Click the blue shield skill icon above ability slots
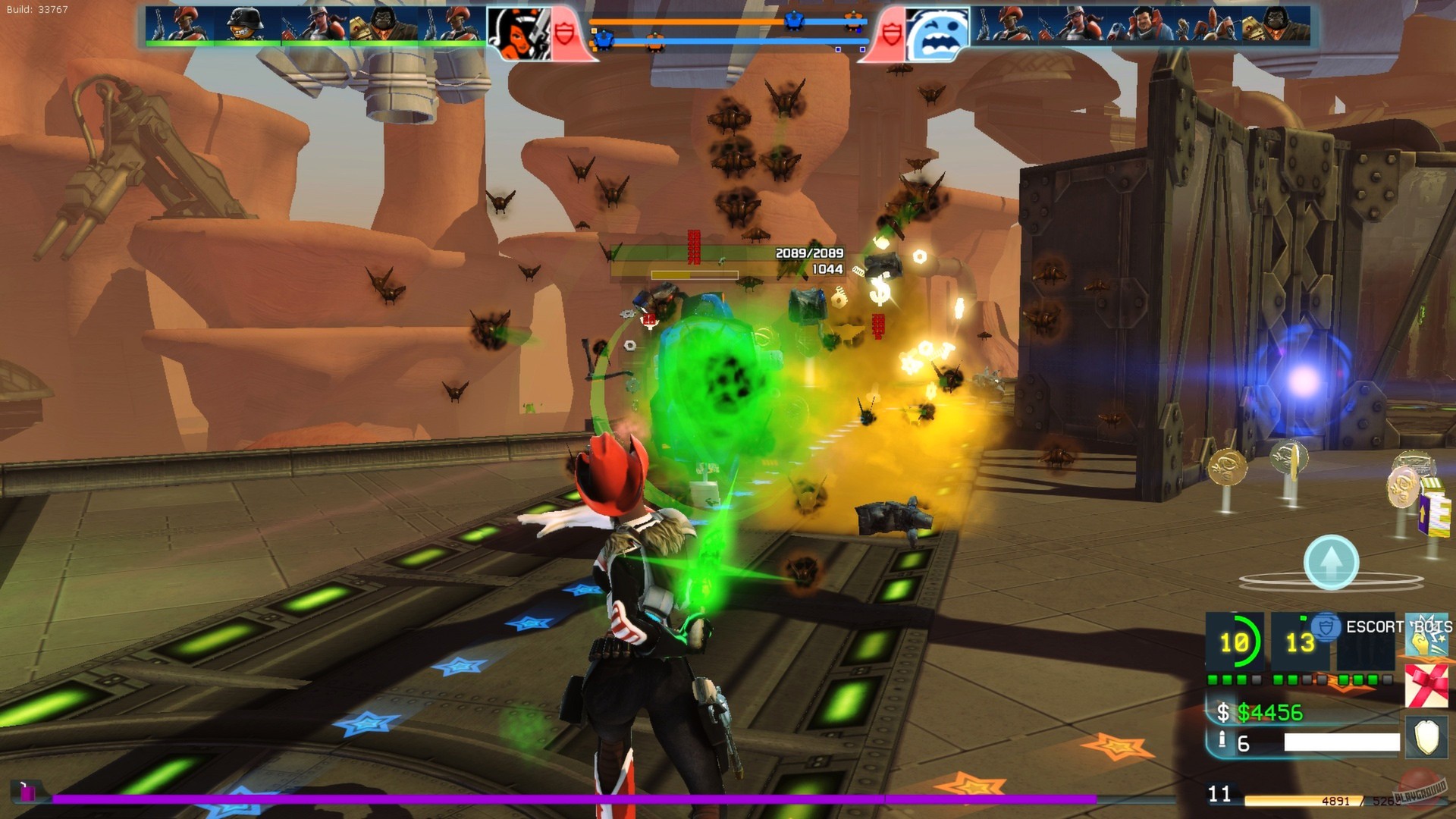The image size is (1456, 819). coord(1323,627)
